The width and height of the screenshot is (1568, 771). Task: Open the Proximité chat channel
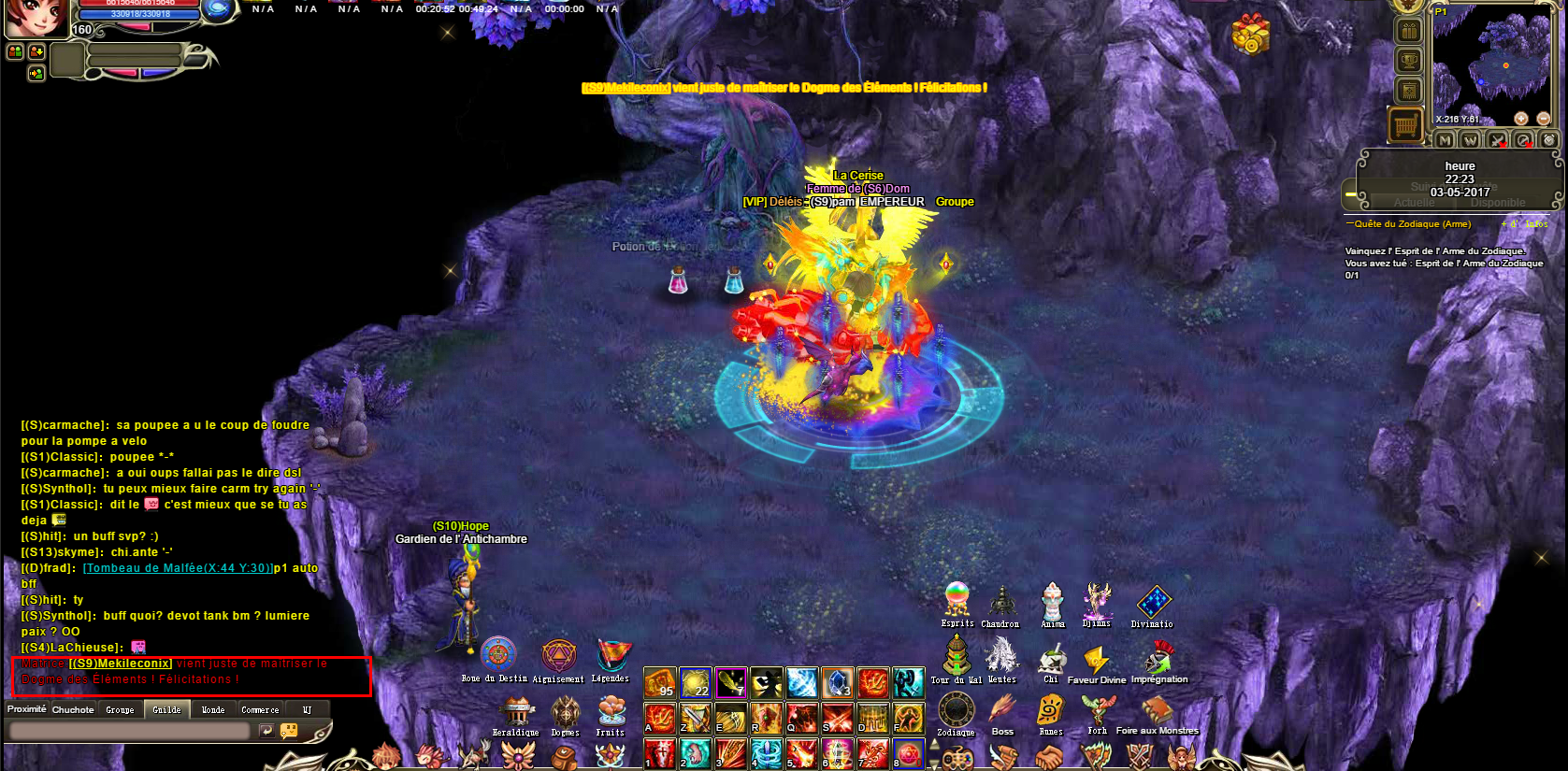(27, 709)
